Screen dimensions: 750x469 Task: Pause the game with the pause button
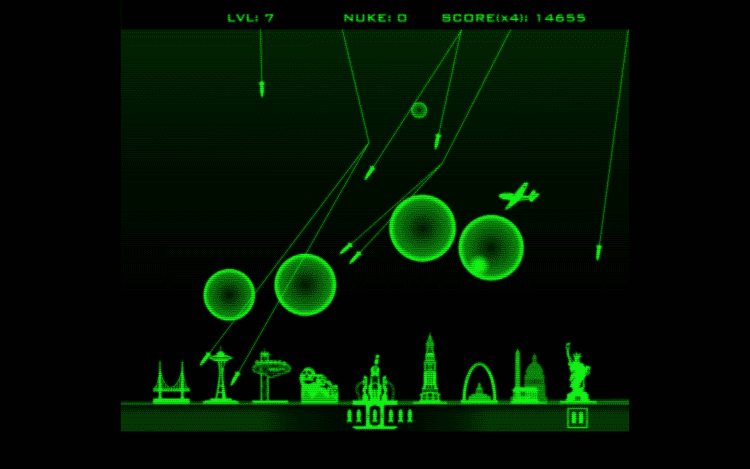point(577,417)
